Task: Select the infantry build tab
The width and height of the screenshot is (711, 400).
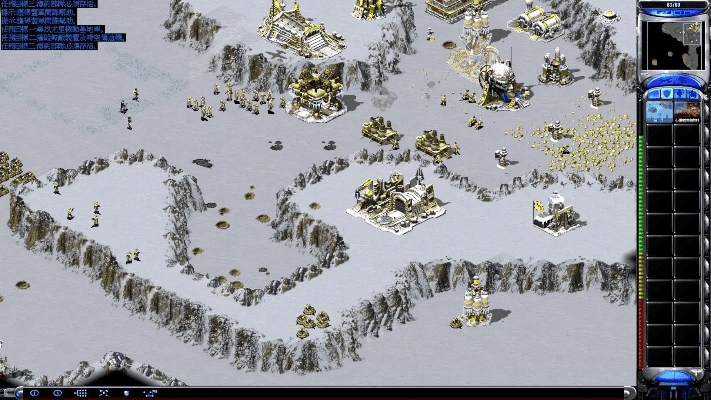Action: (678, 92)
